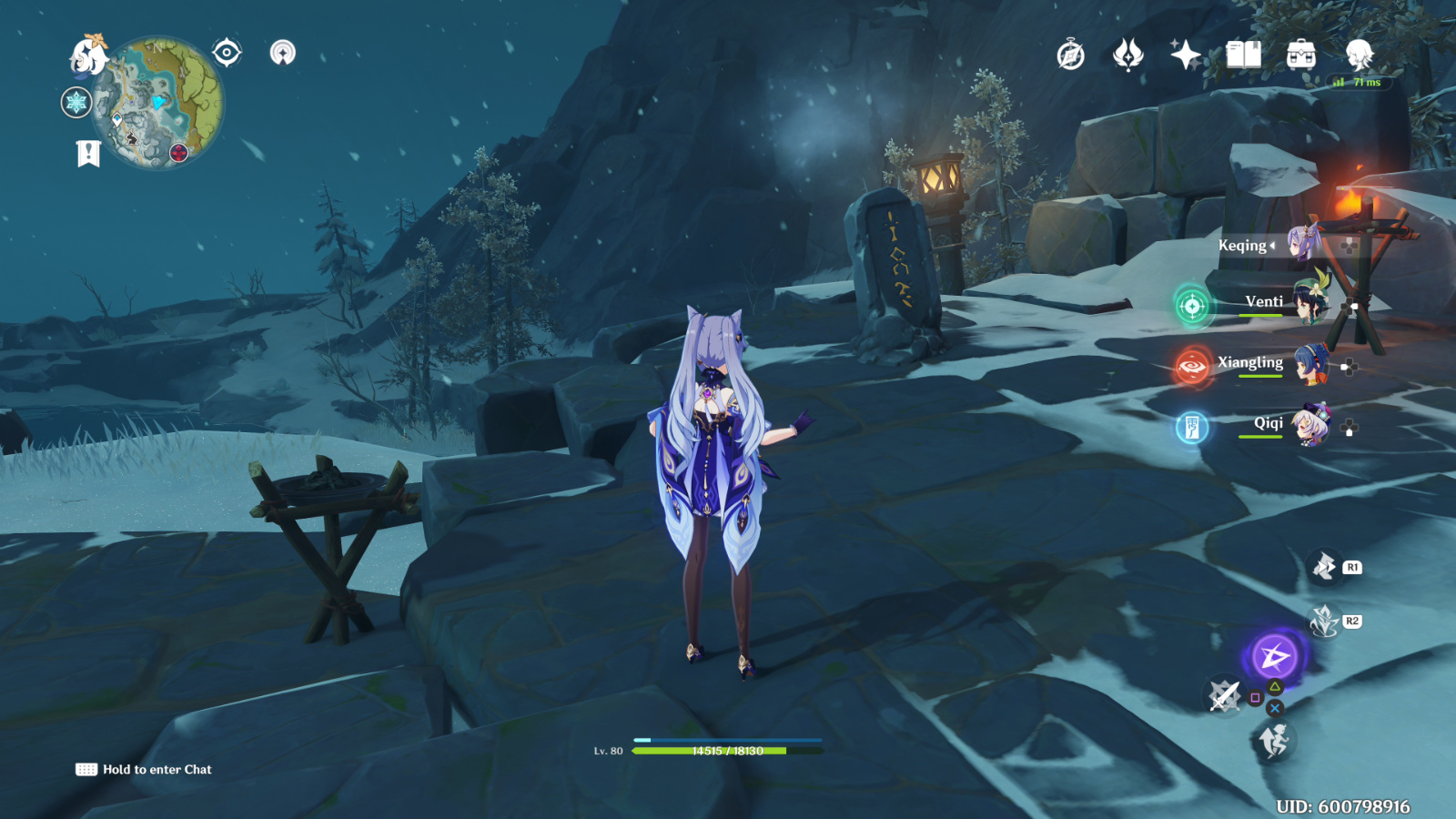The image size is (1456, 819).
Task: Open the quest bookmark icon
Action: click(x=88, y=154)
